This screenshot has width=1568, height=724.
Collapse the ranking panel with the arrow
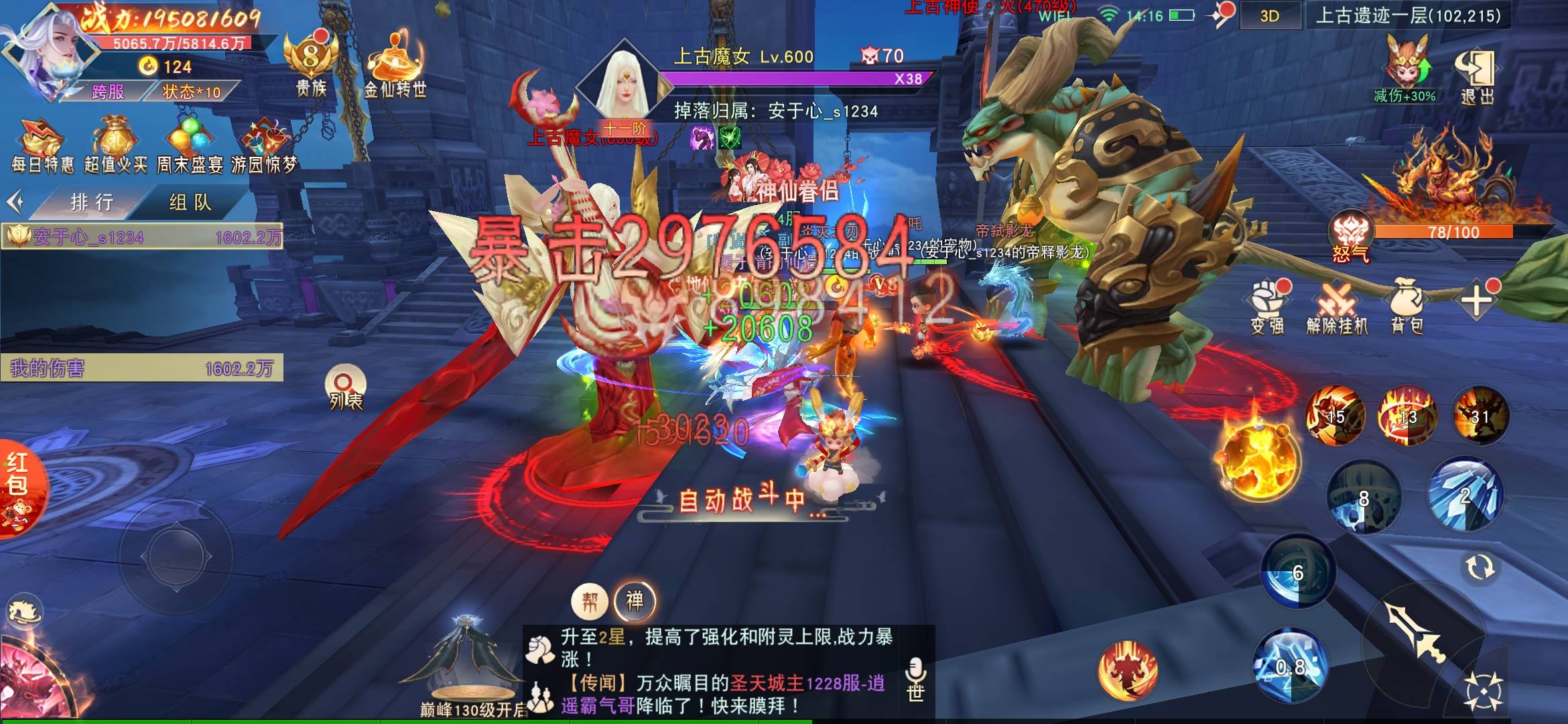coord(15,201)
